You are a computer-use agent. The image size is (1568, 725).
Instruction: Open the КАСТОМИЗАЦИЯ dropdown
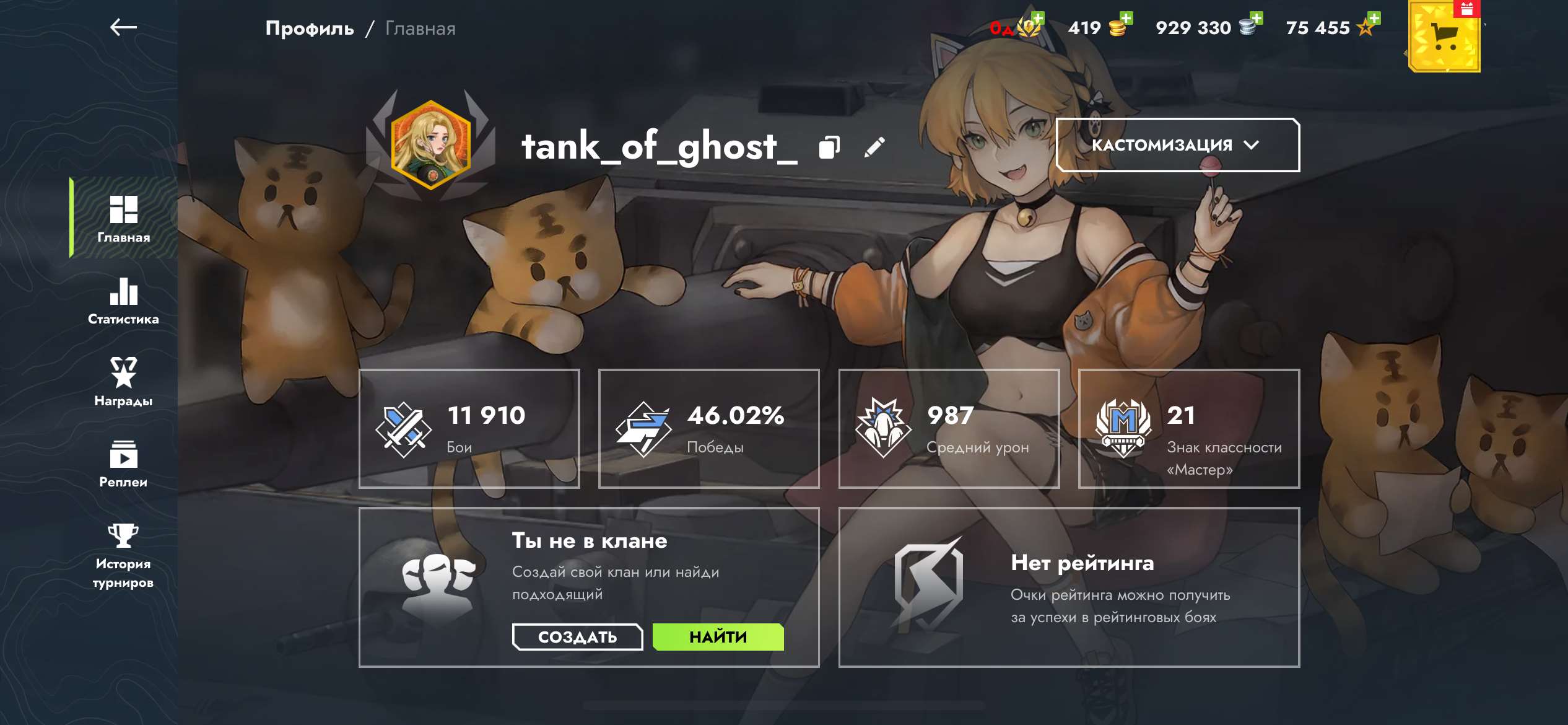pyautogui.click(x=1179, y=144)
